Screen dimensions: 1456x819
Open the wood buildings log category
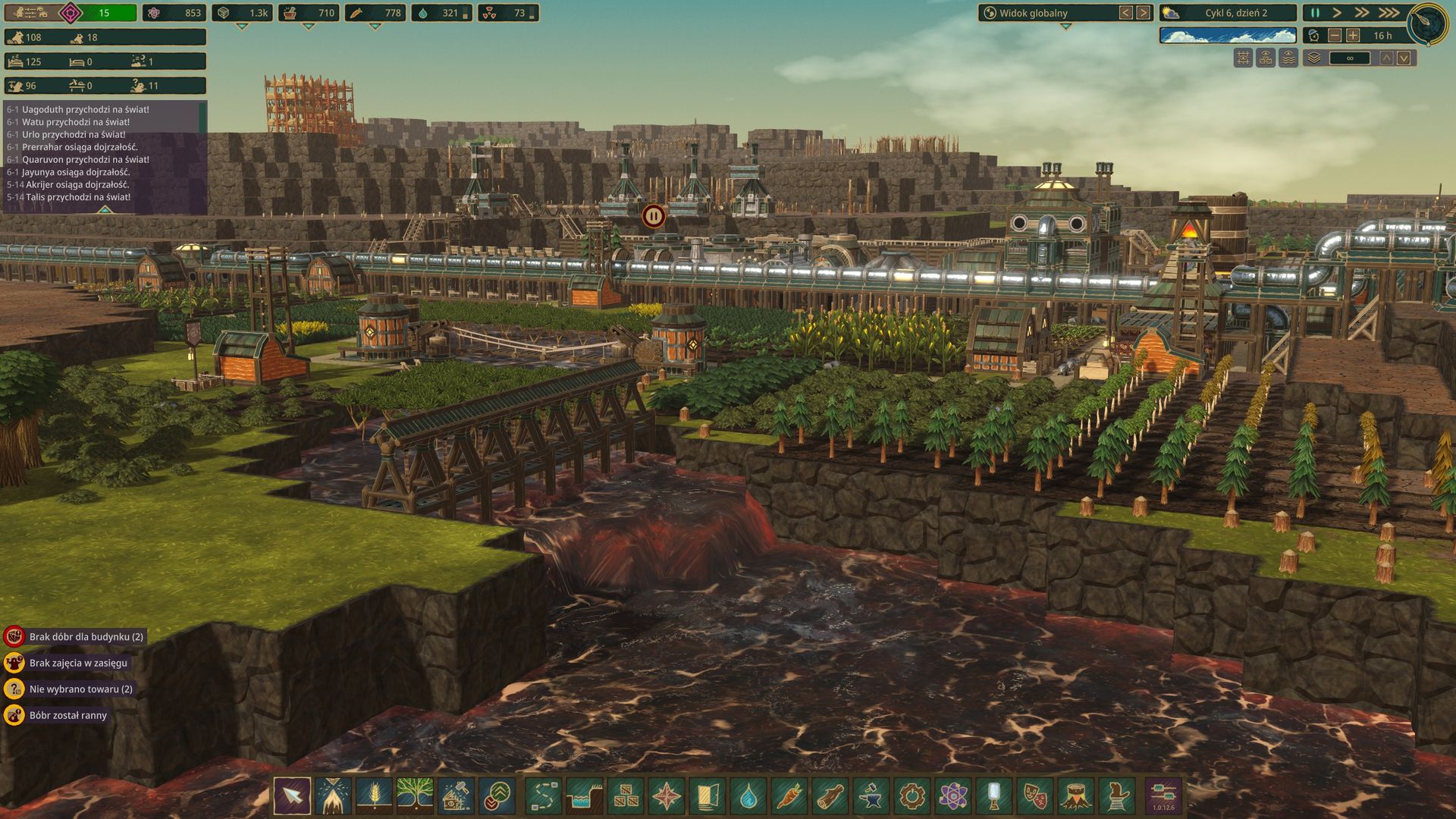[830, 796]
